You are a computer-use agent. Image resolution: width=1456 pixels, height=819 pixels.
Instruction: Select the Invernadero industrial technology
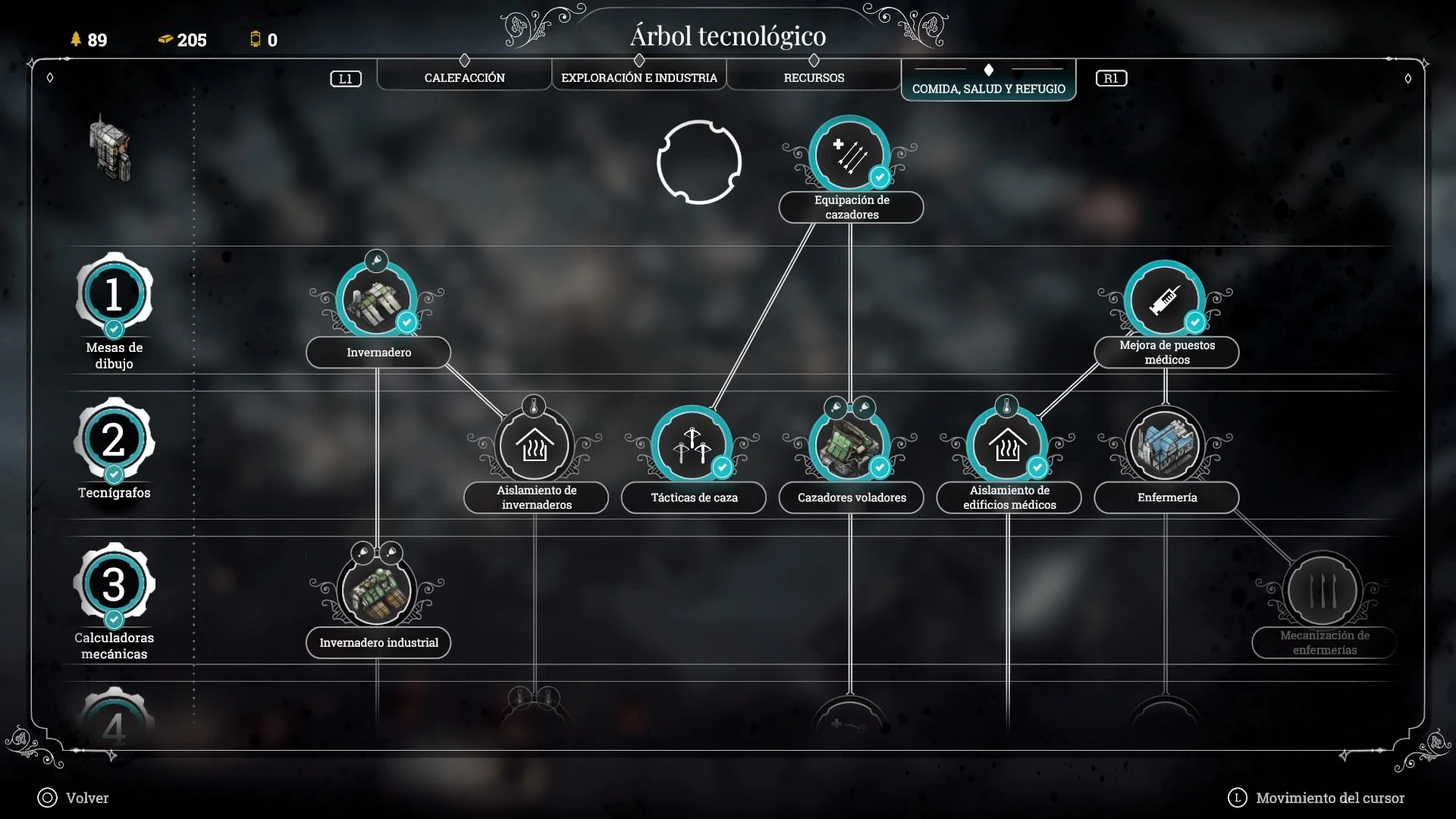377,591
